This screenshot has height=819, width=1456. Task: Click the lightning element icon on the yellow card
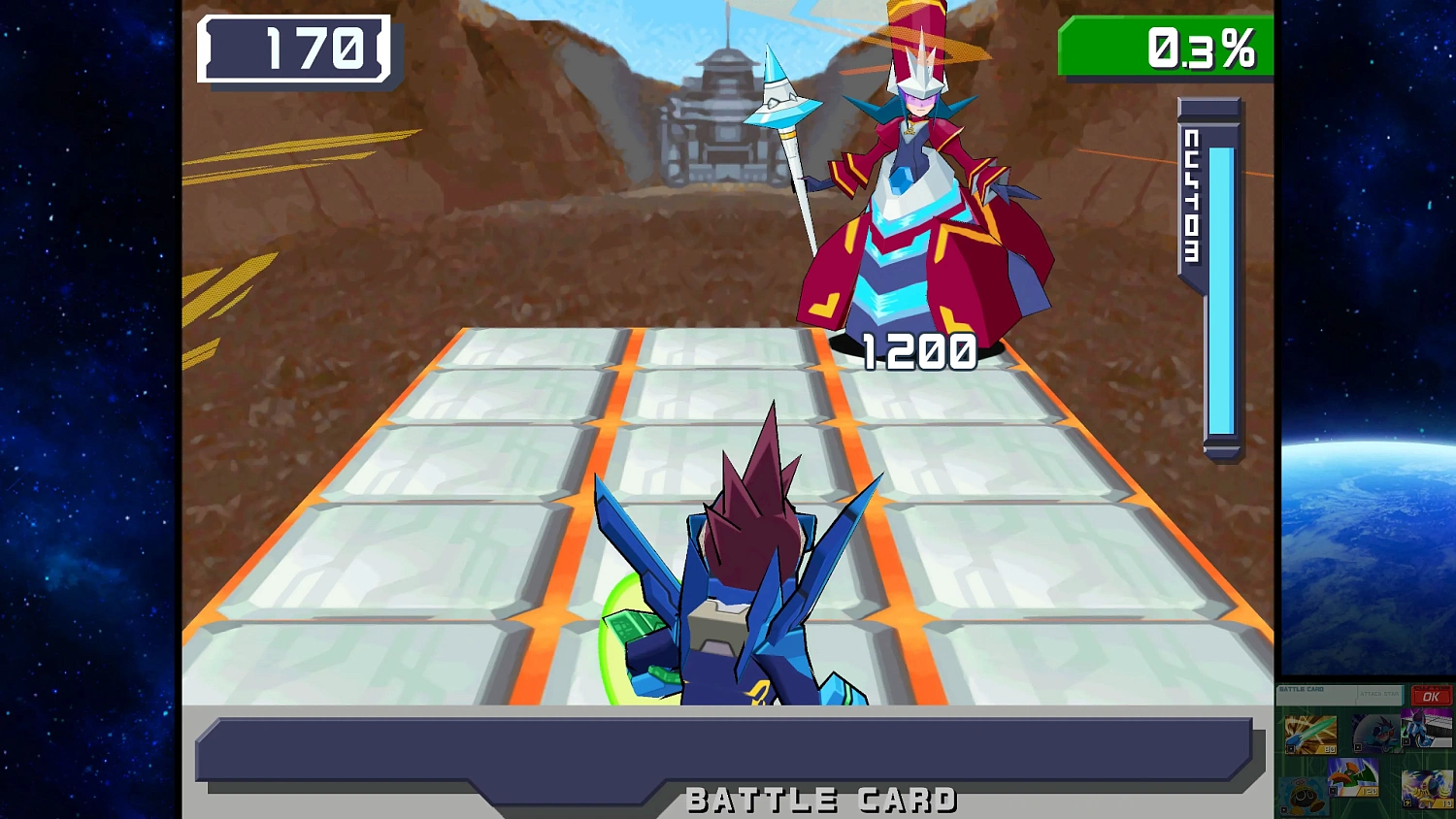[1407, 802]
